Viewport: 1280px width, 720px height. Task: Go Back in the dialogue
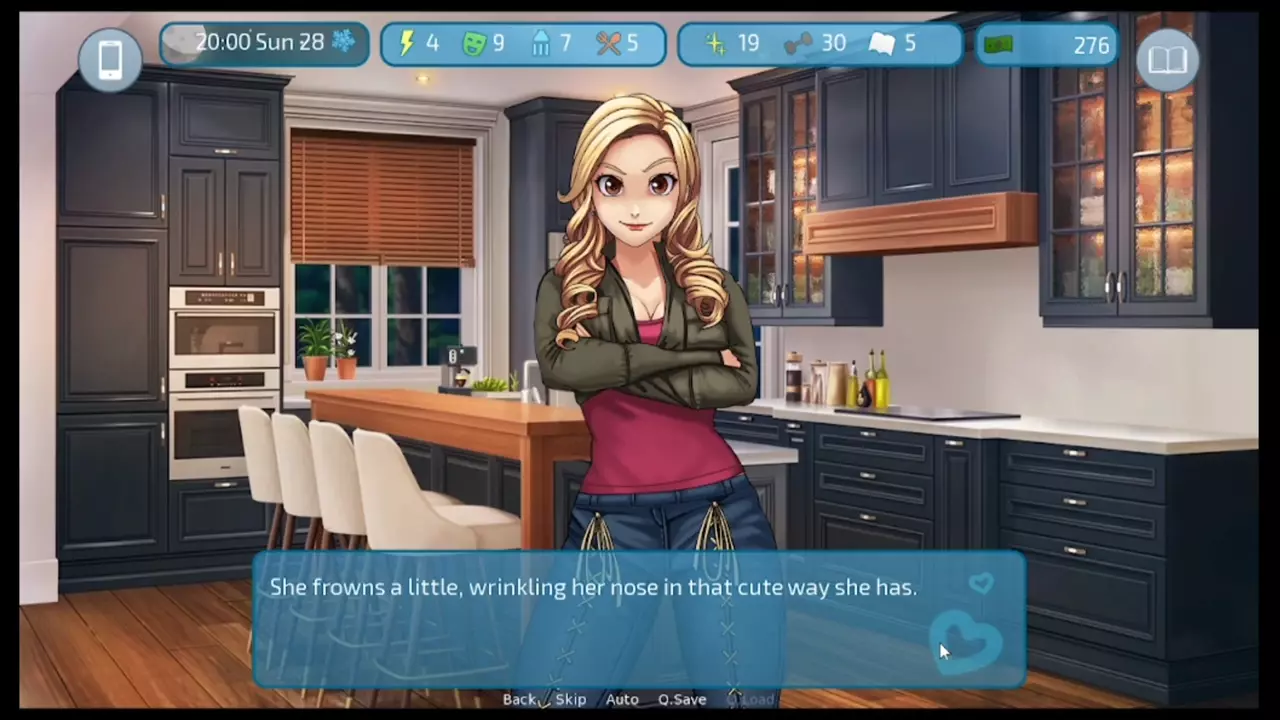[519, 699]
